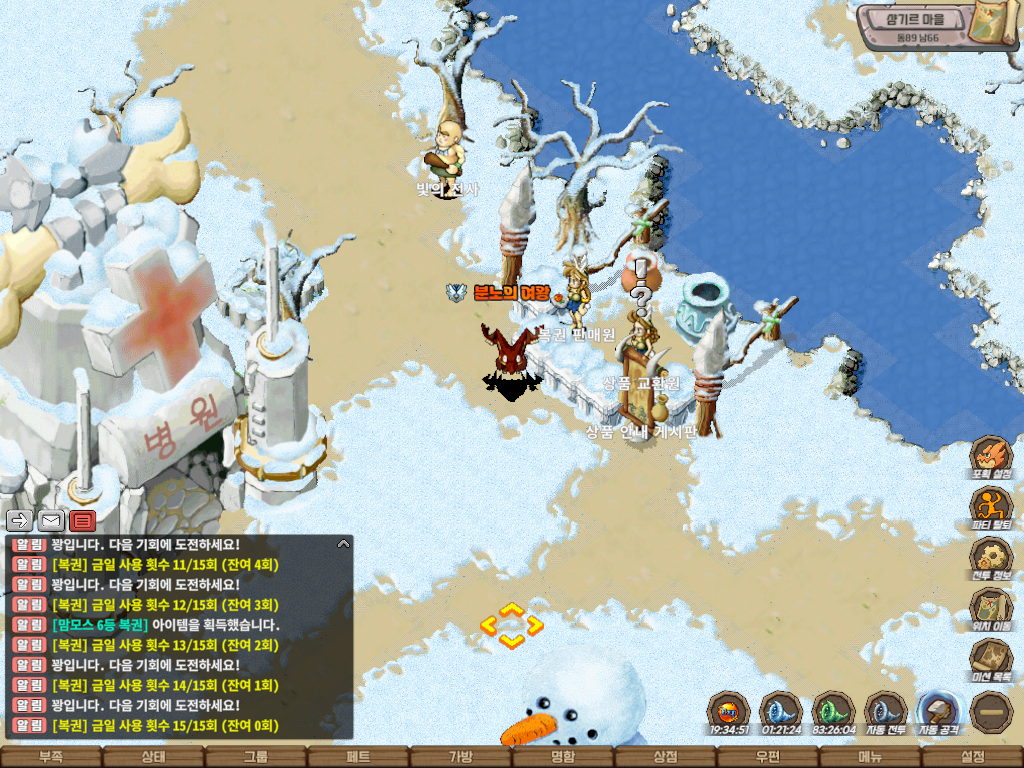Show 전투 정보 battle info
The width and height of the screenshot is (1024, 768).
pos(991,558)
